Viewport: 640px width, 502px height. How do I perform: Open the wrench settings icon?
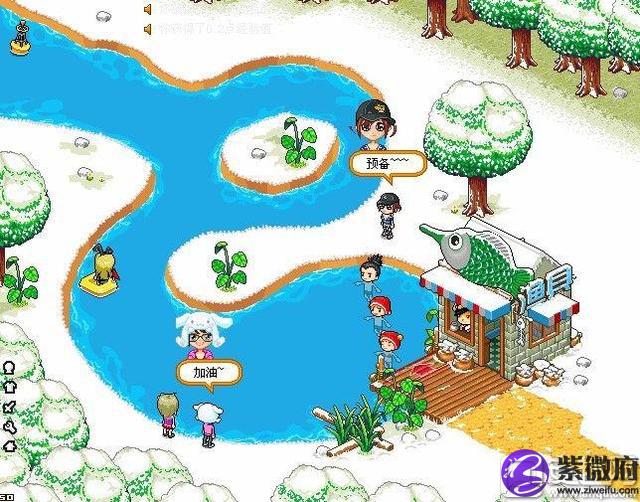click(9, 427)
